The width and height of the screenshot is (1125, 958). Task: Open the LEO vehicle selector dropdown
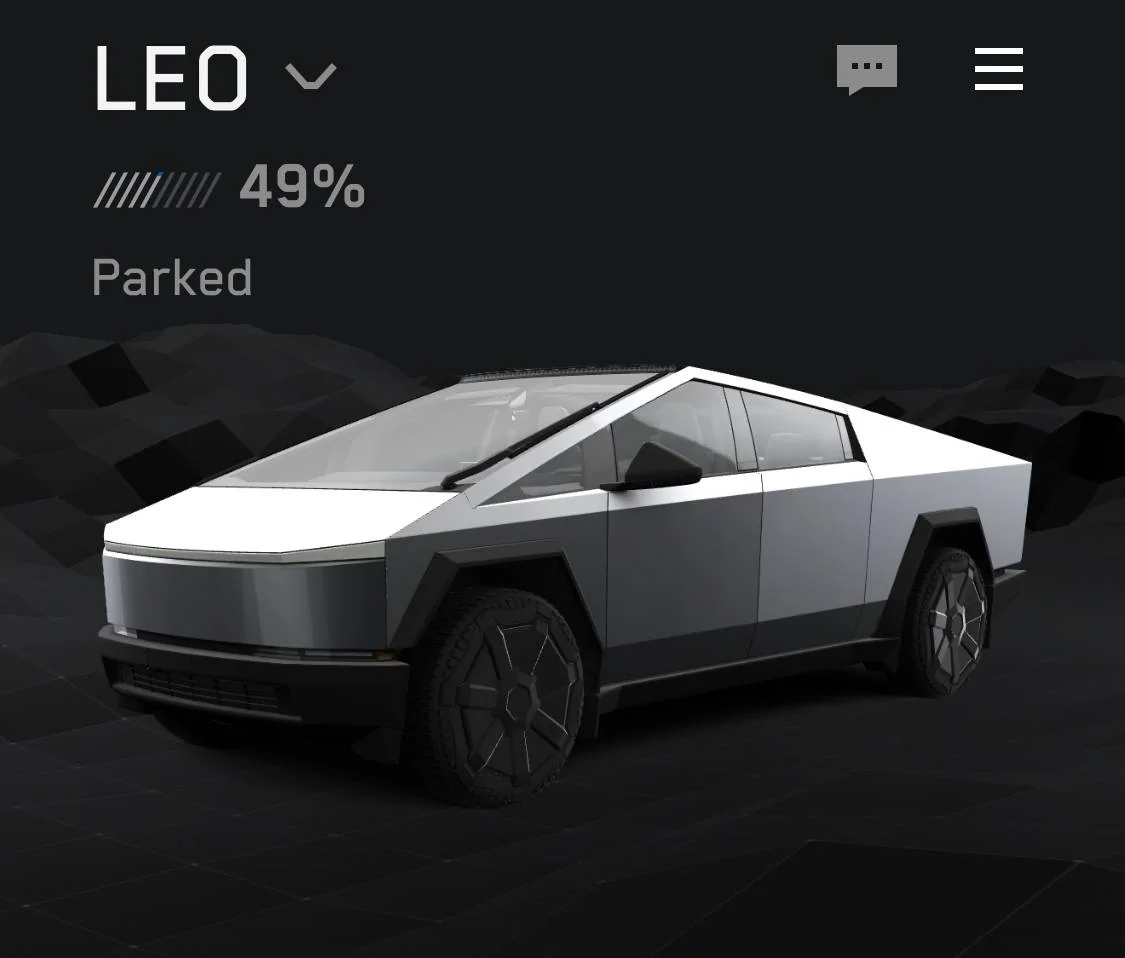[x=311, y=76]
